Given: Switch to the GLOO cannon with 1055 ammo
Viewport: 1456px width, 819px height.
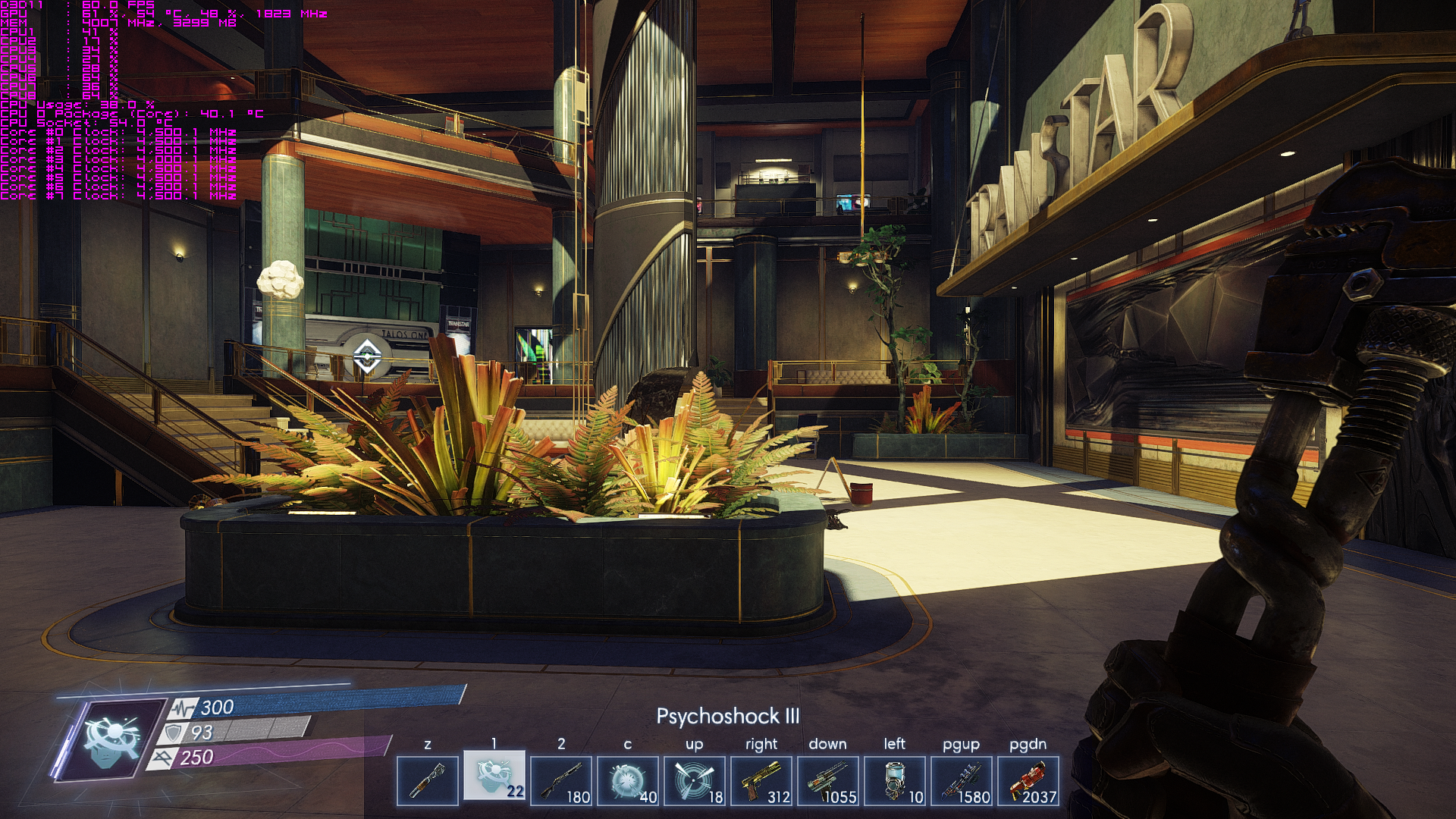Looking at the screenshot, I should [x=828, y=780].
